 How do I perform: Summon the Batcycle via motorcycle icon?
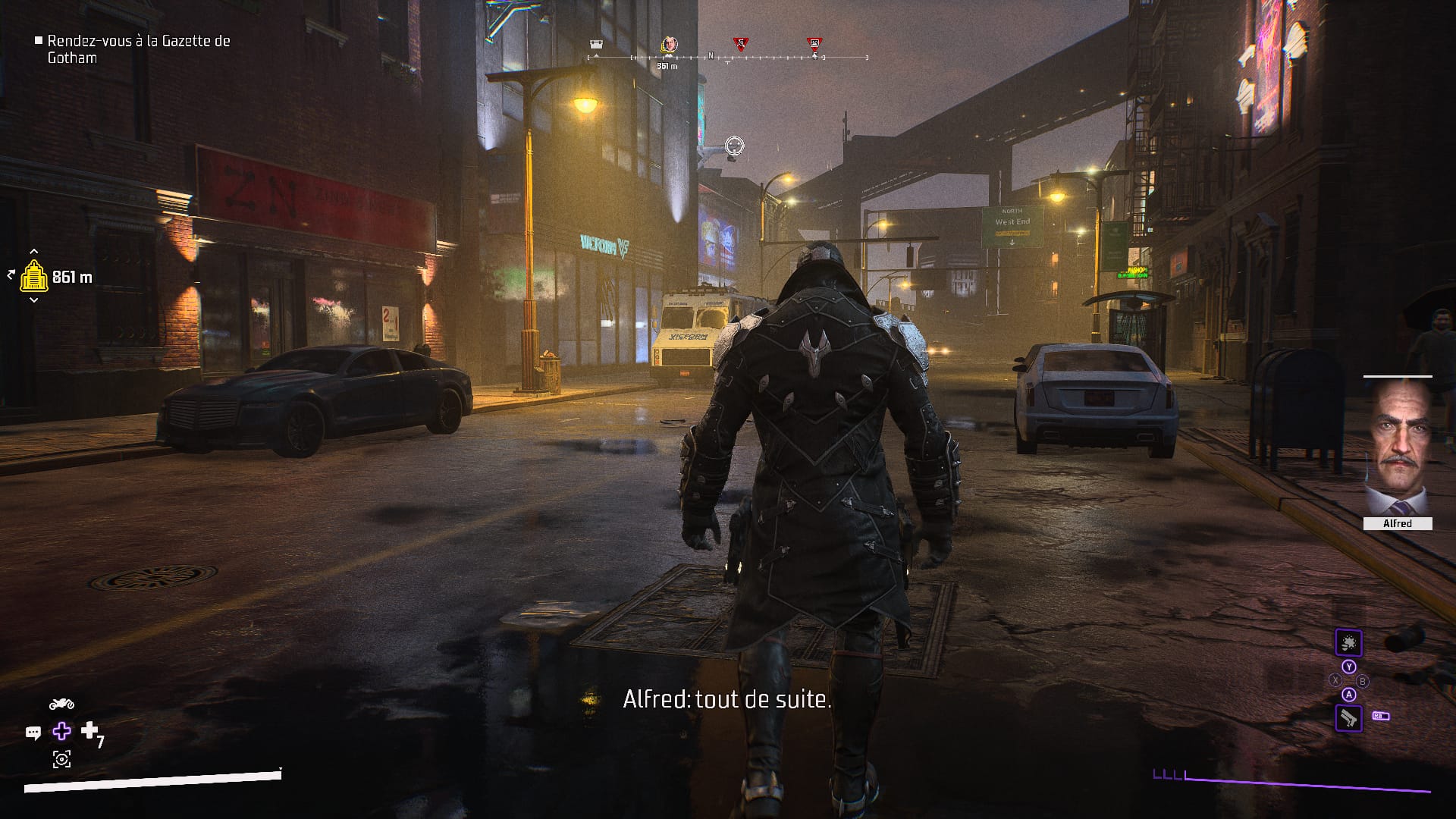tap(61, 704)
